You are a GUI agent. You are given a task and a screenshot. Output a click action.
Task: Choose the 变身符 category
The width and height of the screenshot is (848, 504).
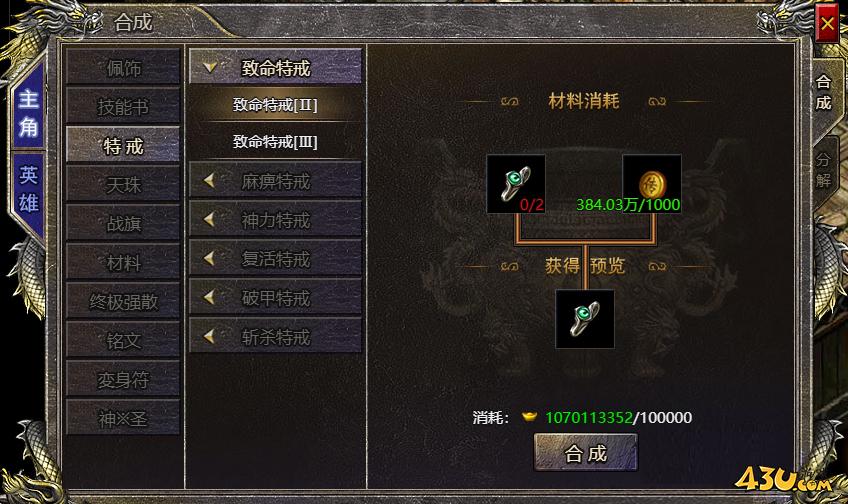[x=123, y=379]
